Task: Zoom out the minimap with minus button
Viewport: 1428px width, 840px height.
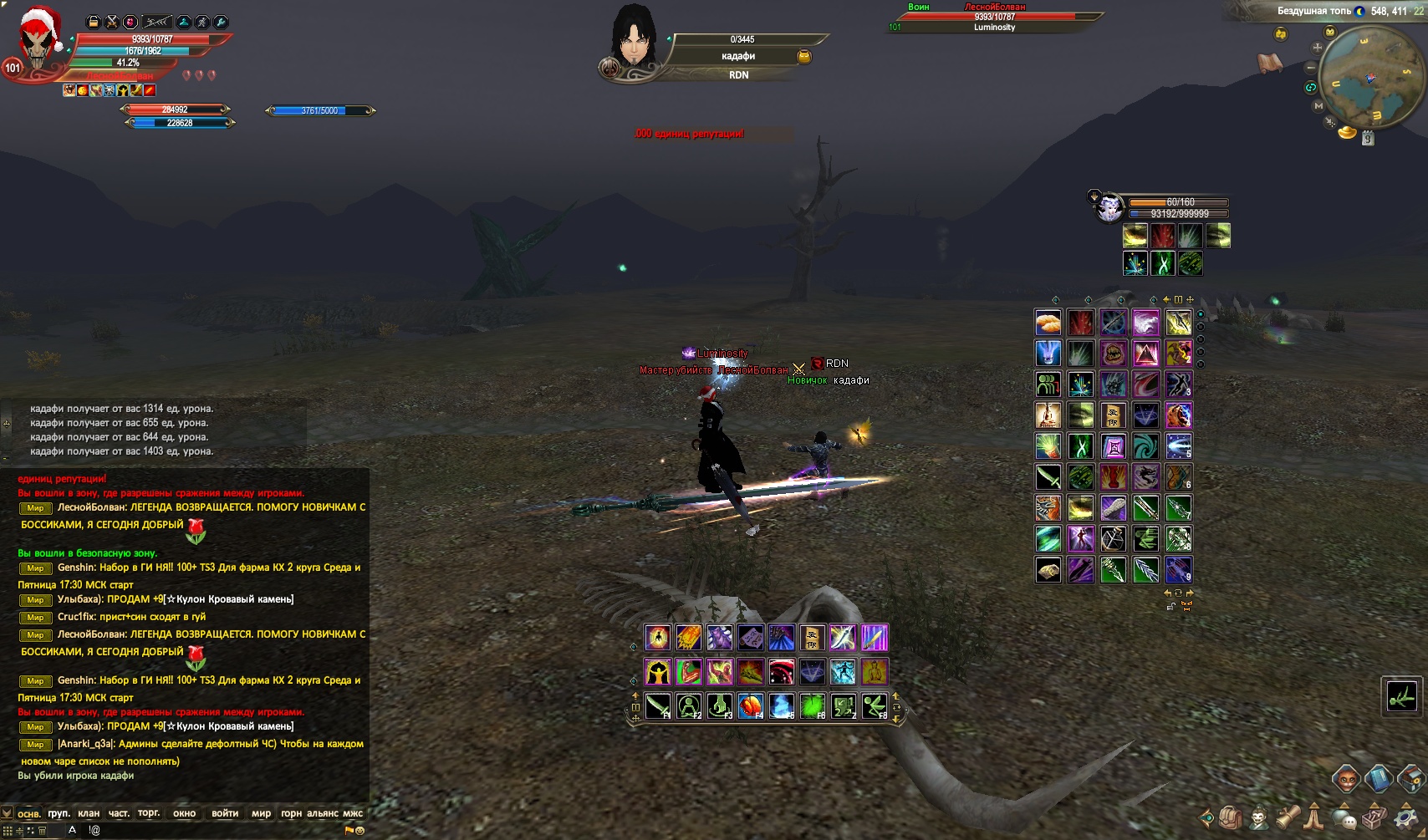Action: (1312, 68)
